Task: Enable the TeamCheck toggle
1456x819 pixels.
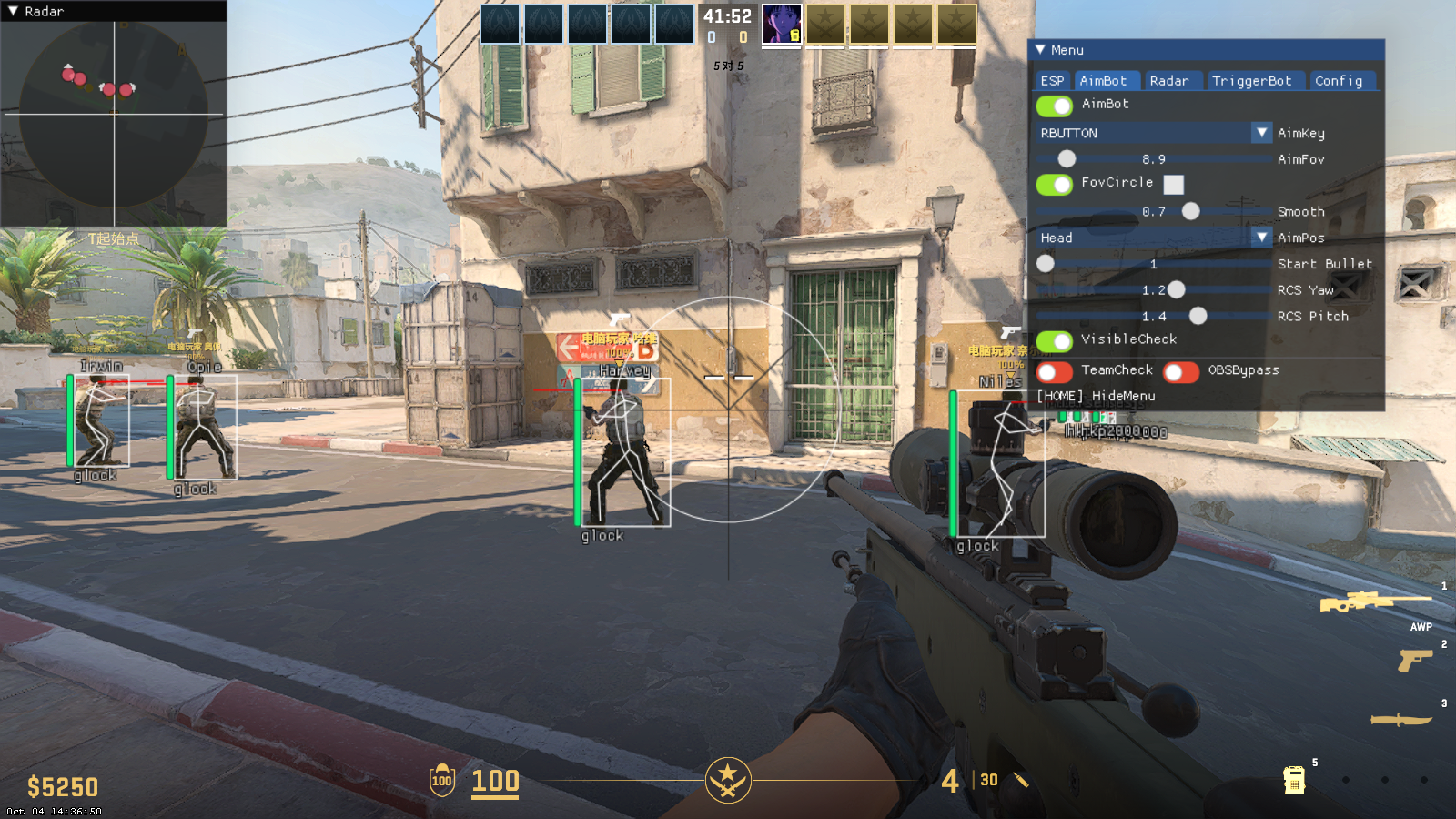Action: [x=1055, y=371]
